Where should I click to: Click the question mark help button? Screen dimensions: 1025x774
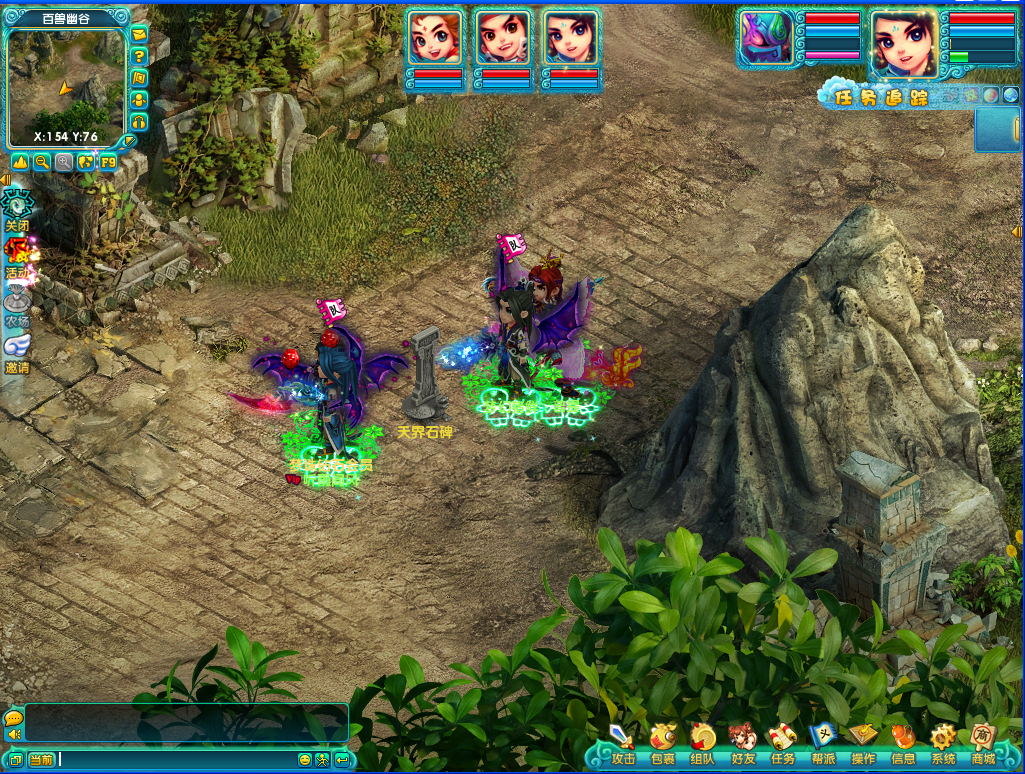139,56
